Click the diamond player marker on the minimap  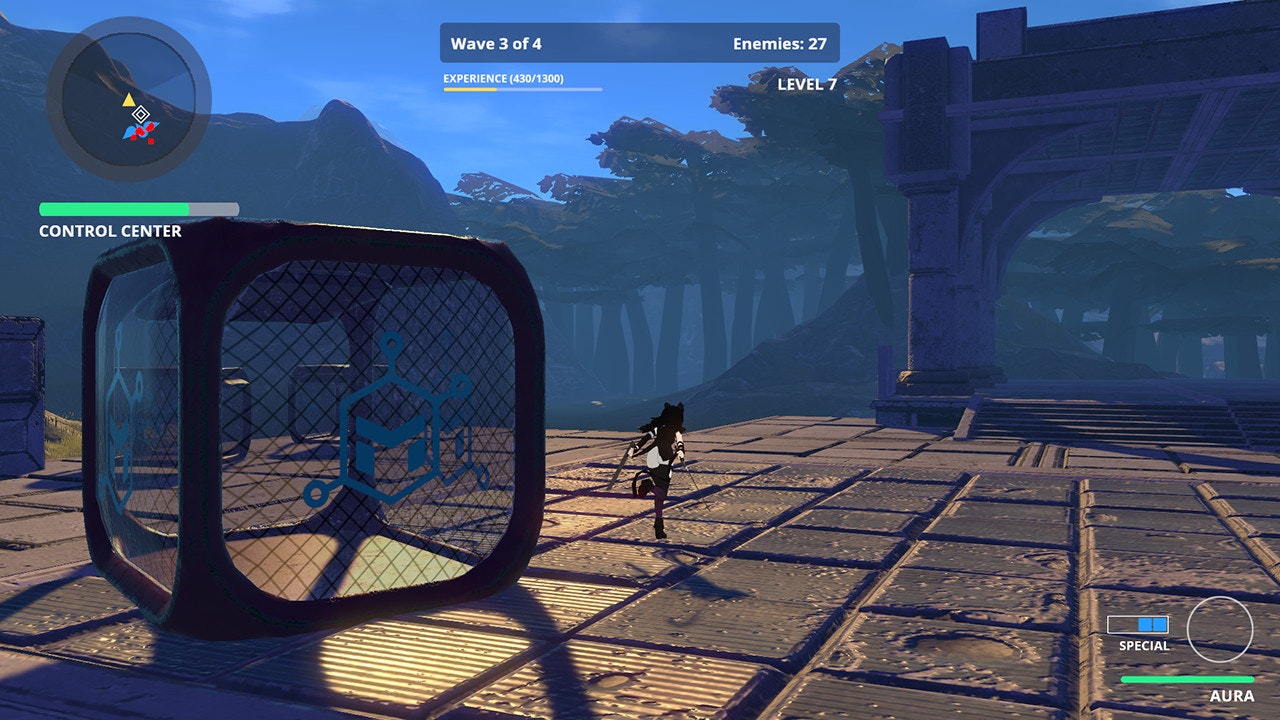141,114
